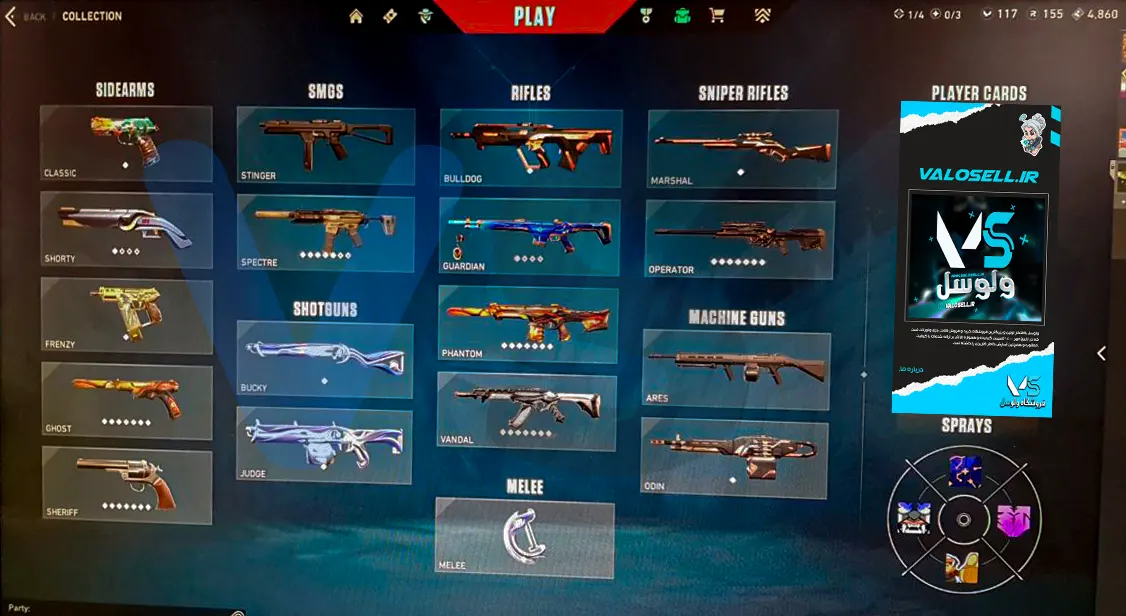This screenshot has height=616, width=1126.
Task: Open the Odin machine gun tile
Action: tap(734, 458)
